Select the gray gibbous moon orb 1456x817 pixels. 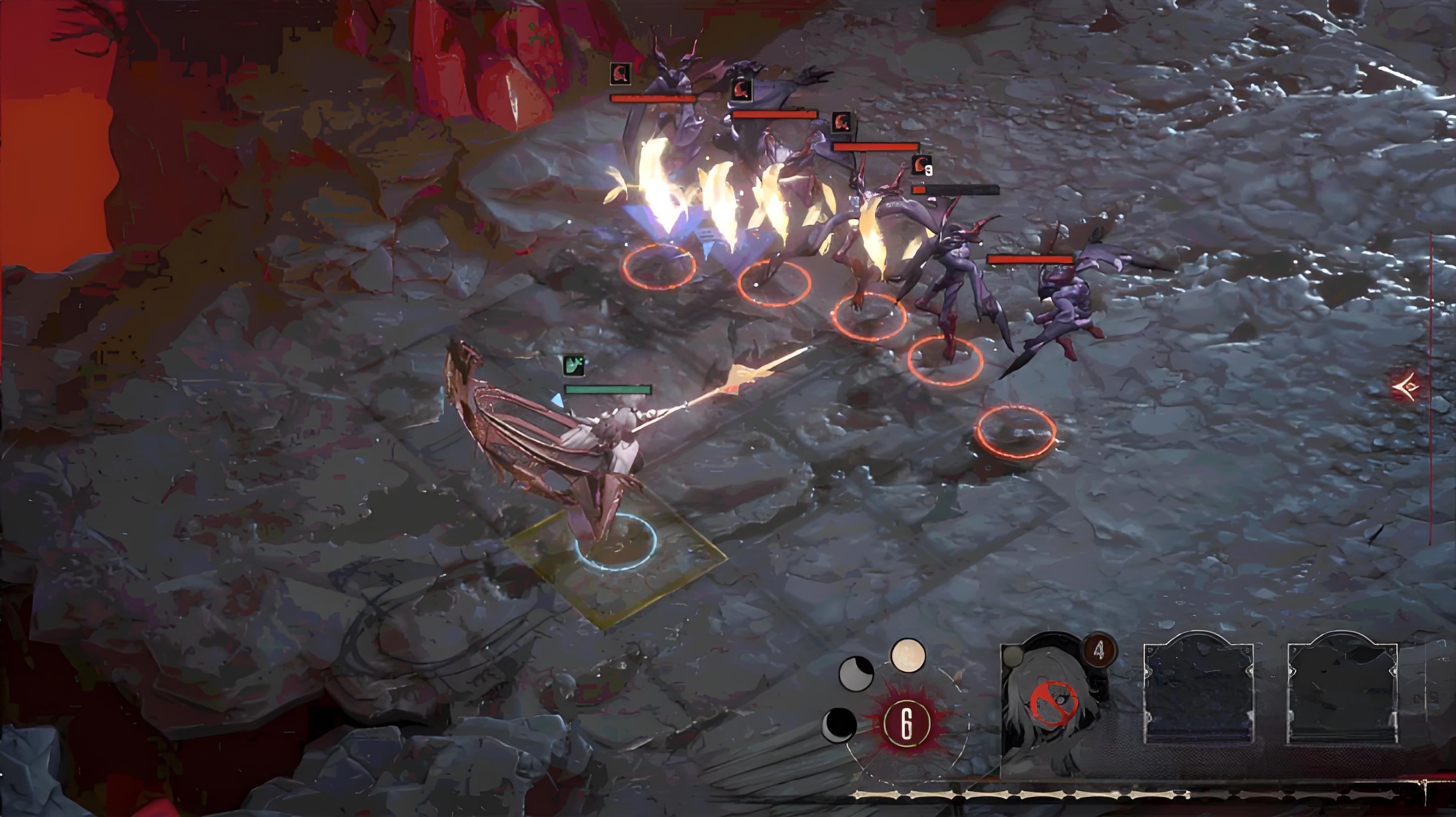pos(856,674)
